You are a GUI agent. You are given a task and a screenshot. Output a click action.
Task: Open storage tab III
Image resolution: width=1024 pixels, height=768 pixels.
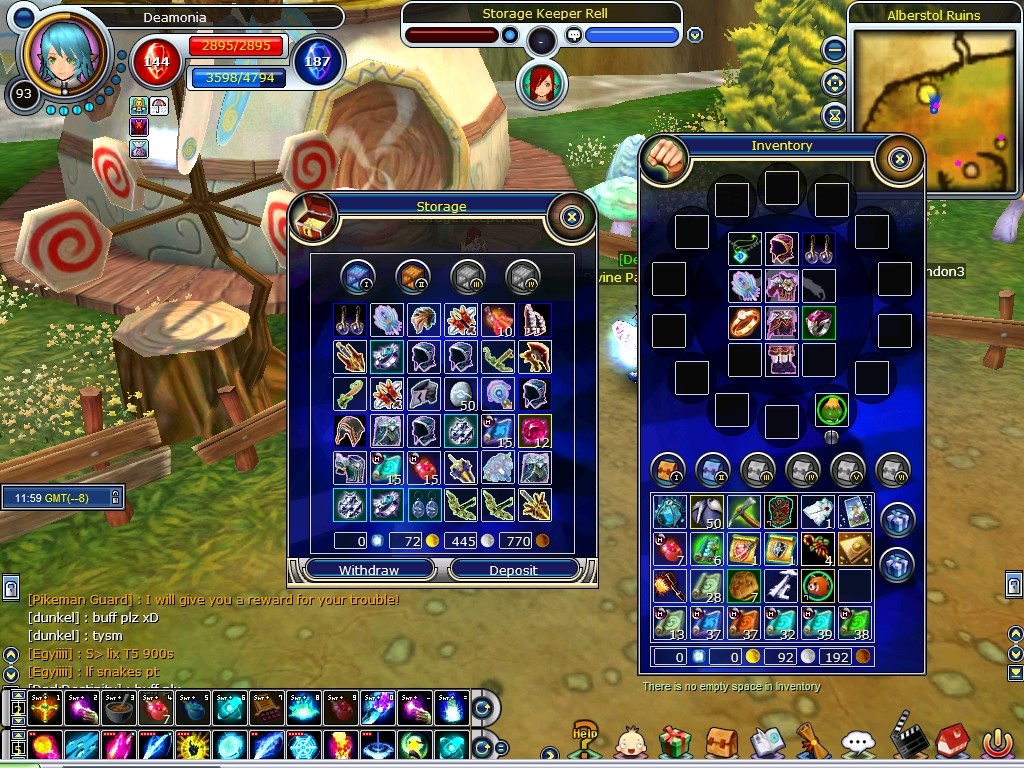click(x=467, y=275)
